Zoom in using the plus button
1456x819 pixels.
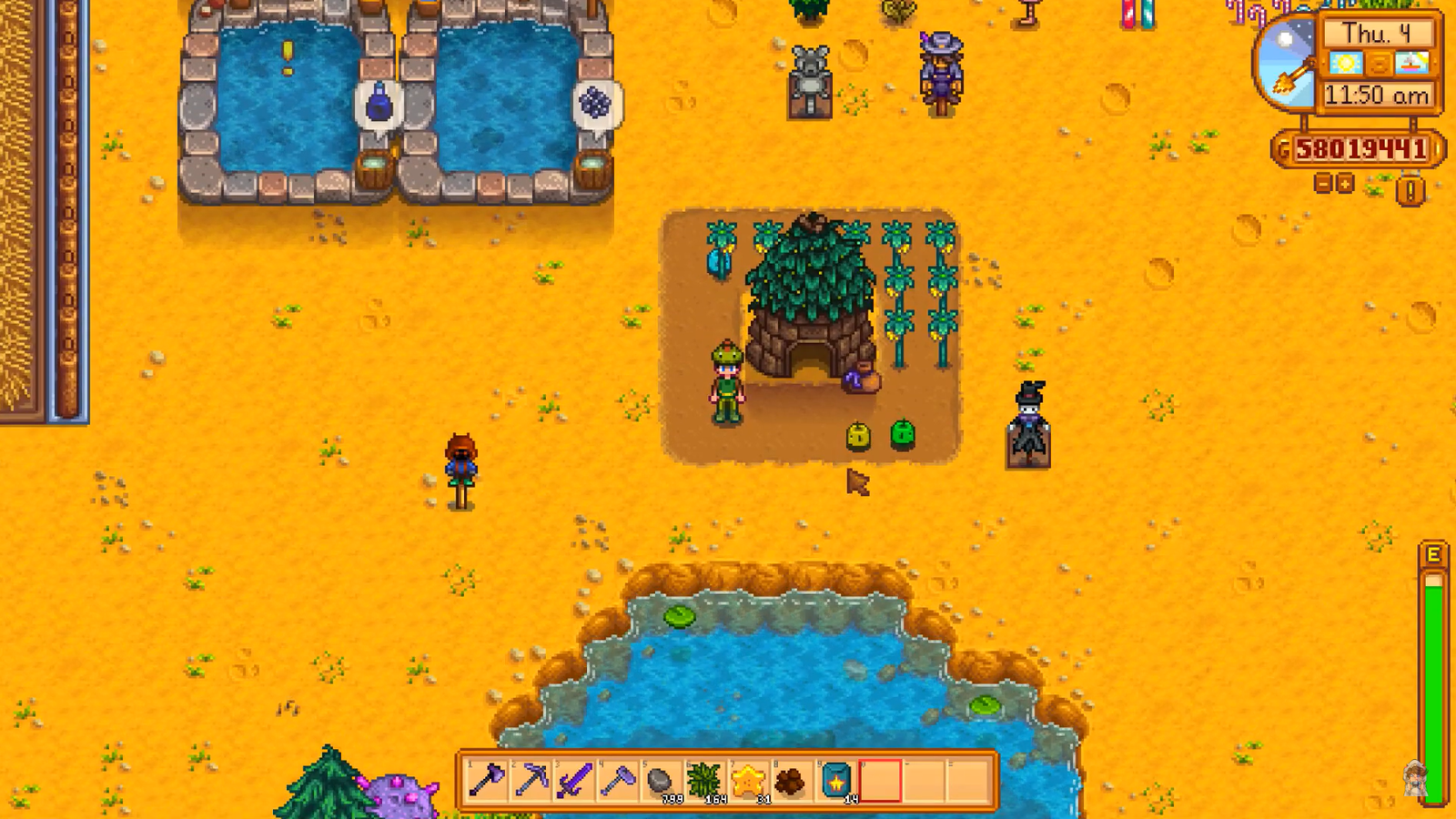point(1345,184)
